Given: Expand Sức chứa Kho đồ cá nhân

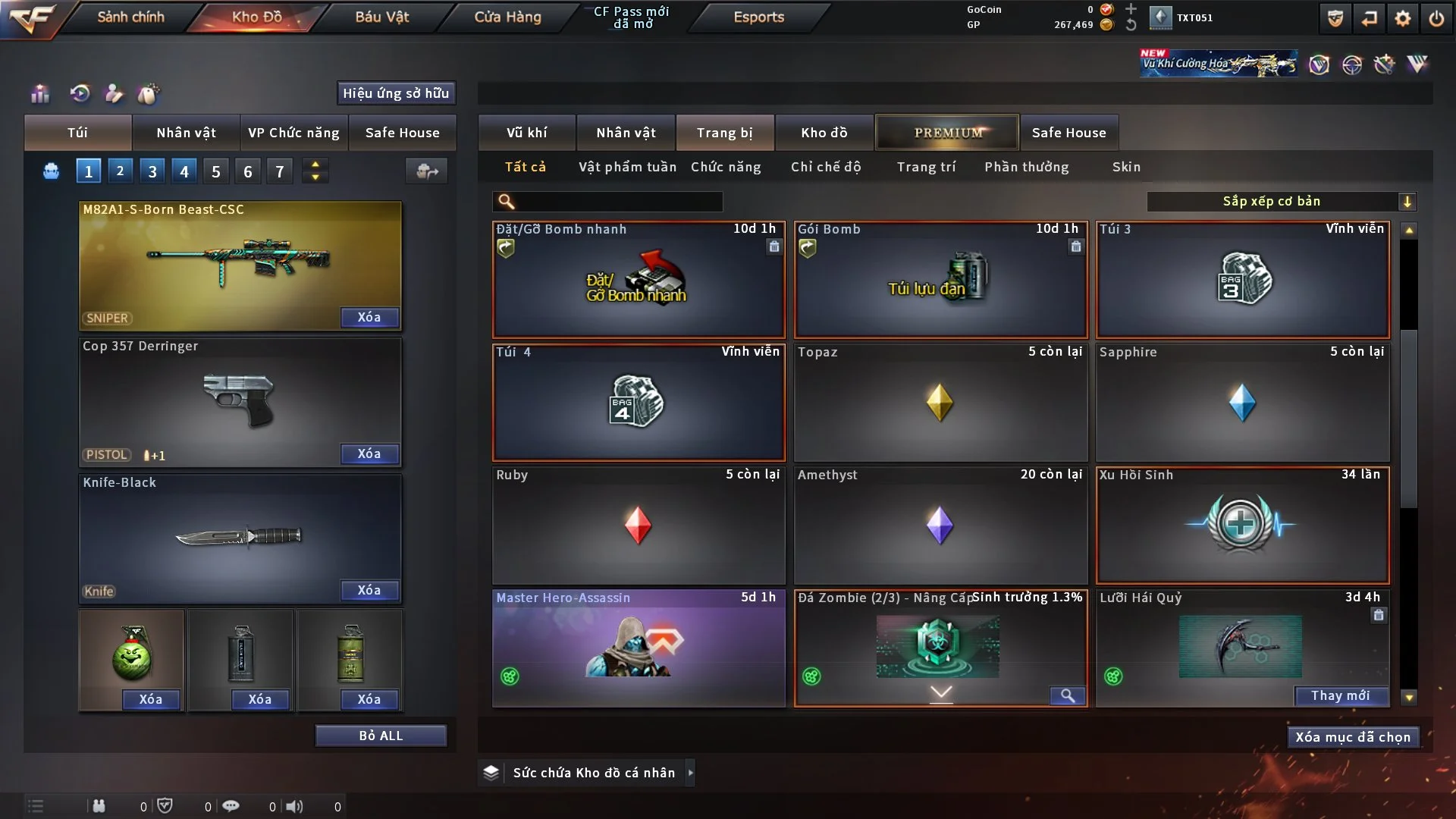Looking at the screenshot, I should click(689, 773).
